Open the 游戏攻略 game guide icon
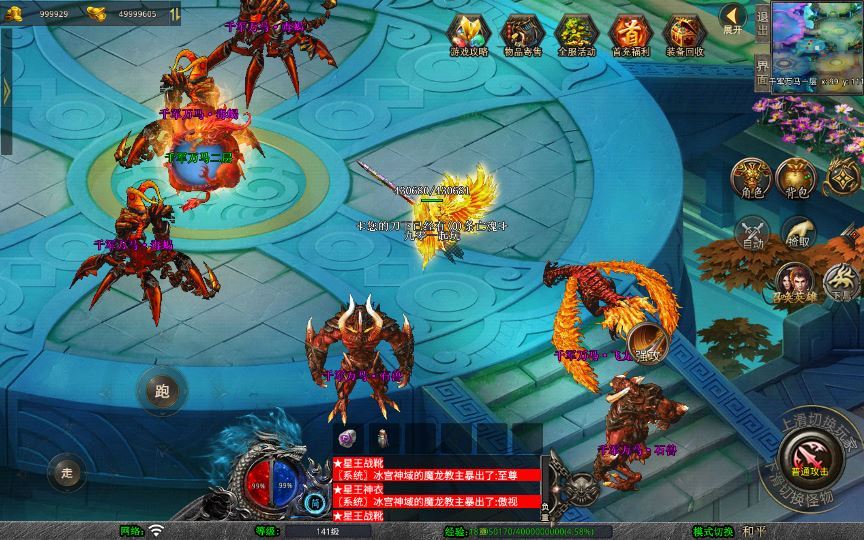Screen dimensions: 864x540 (467, 34)
